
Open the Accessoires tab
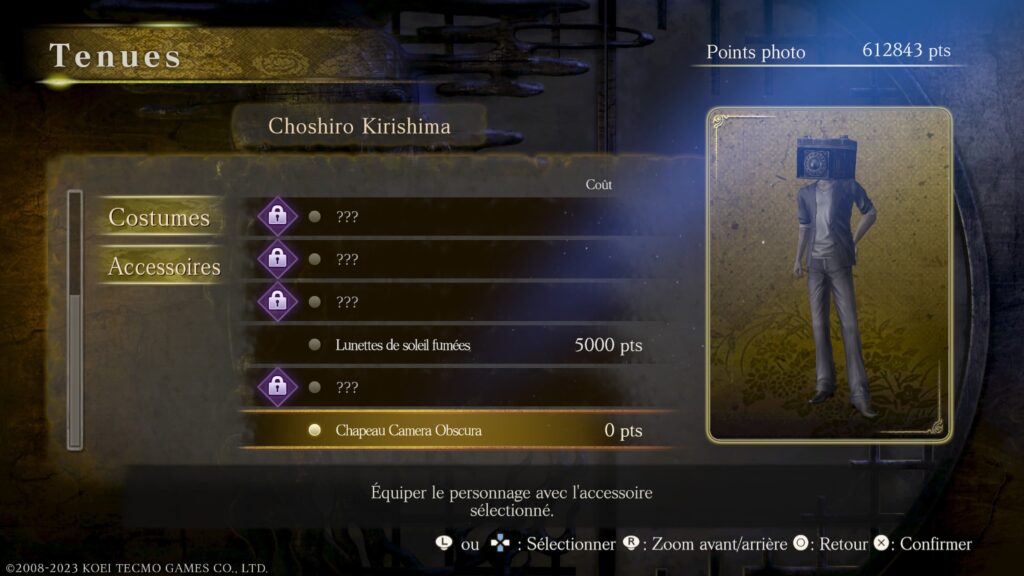tap(164, 267)
